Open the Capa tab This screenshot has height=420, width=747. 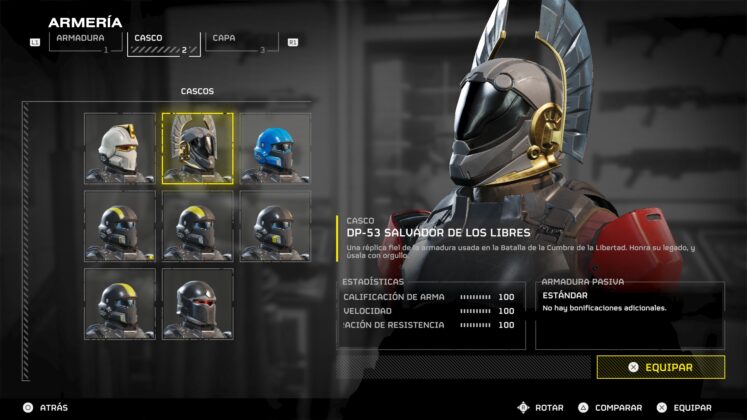pos(239,42)
